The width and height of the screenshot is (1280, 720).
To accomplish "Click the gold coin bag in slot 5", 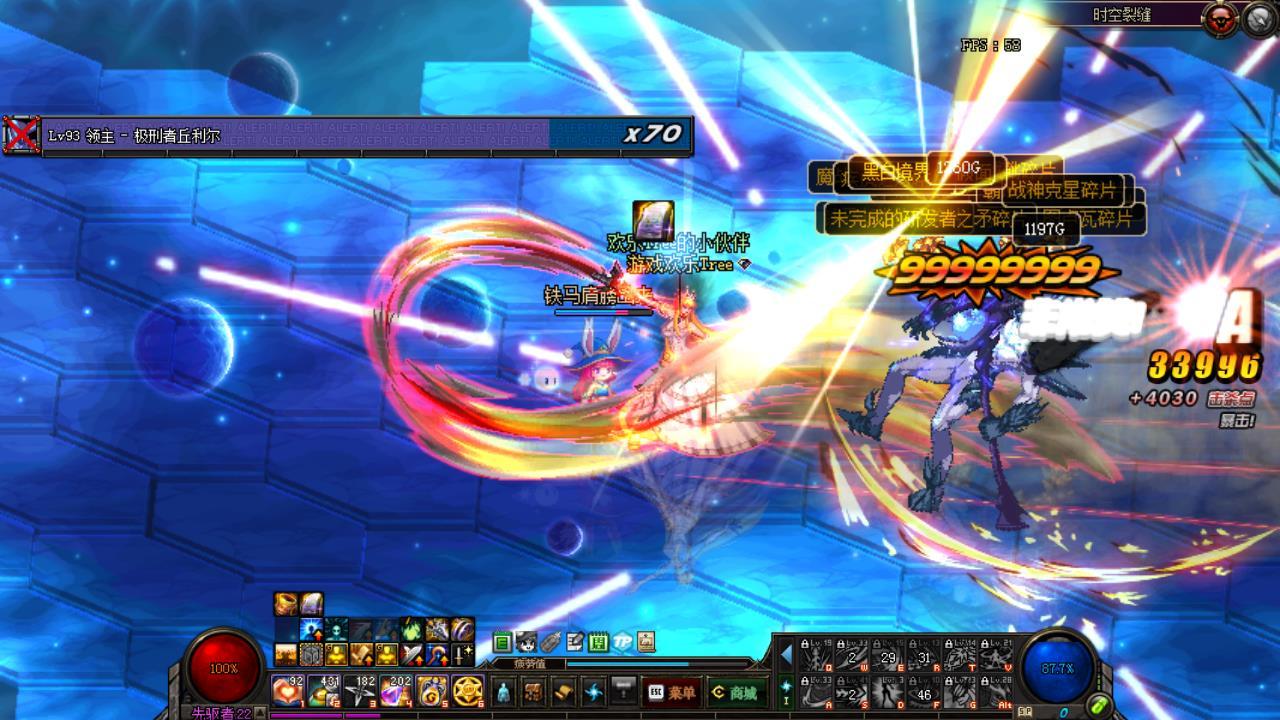I will (431, 690).
